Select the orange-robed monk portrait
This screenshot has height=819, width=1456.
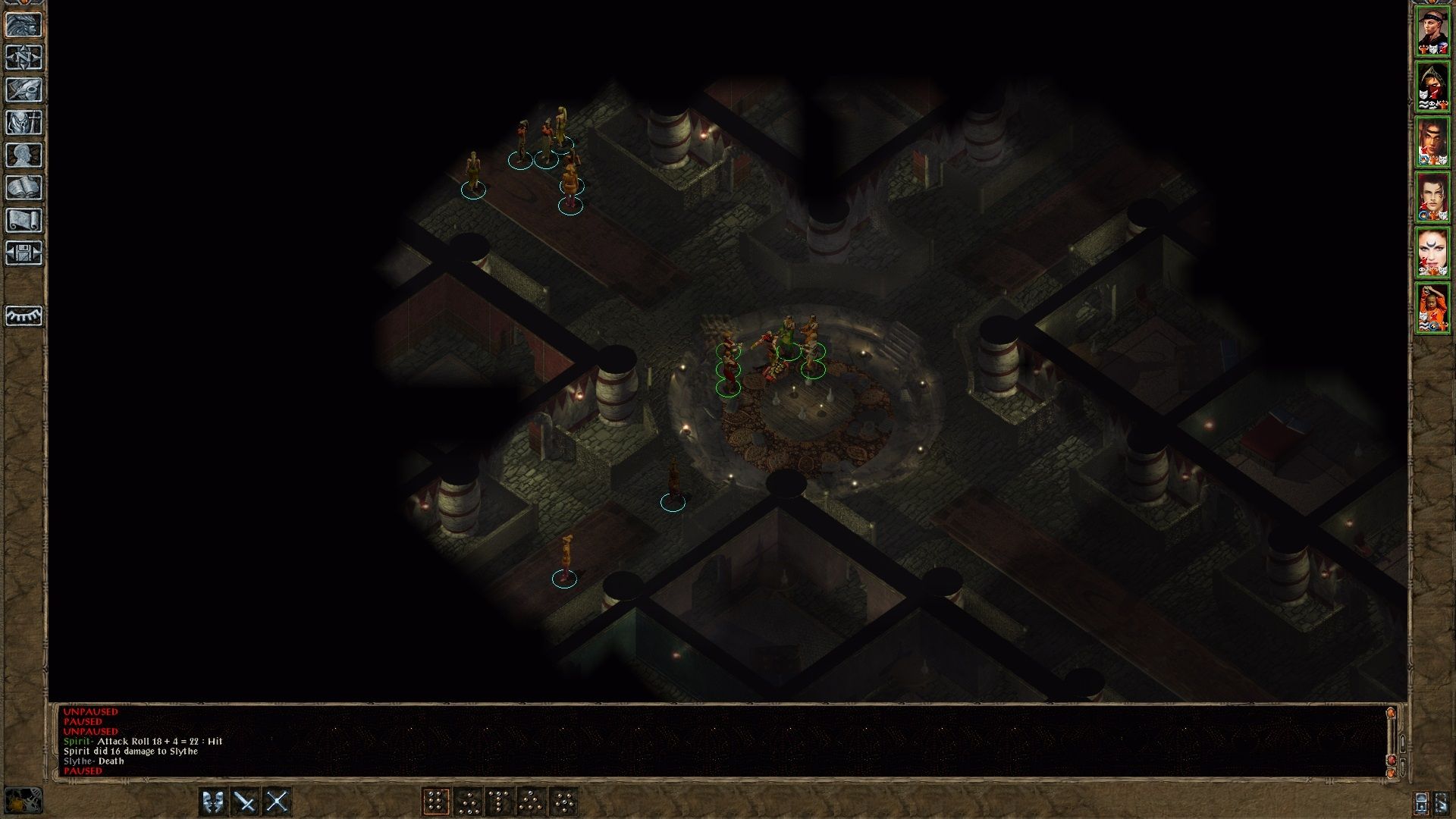coord(1432,308)
